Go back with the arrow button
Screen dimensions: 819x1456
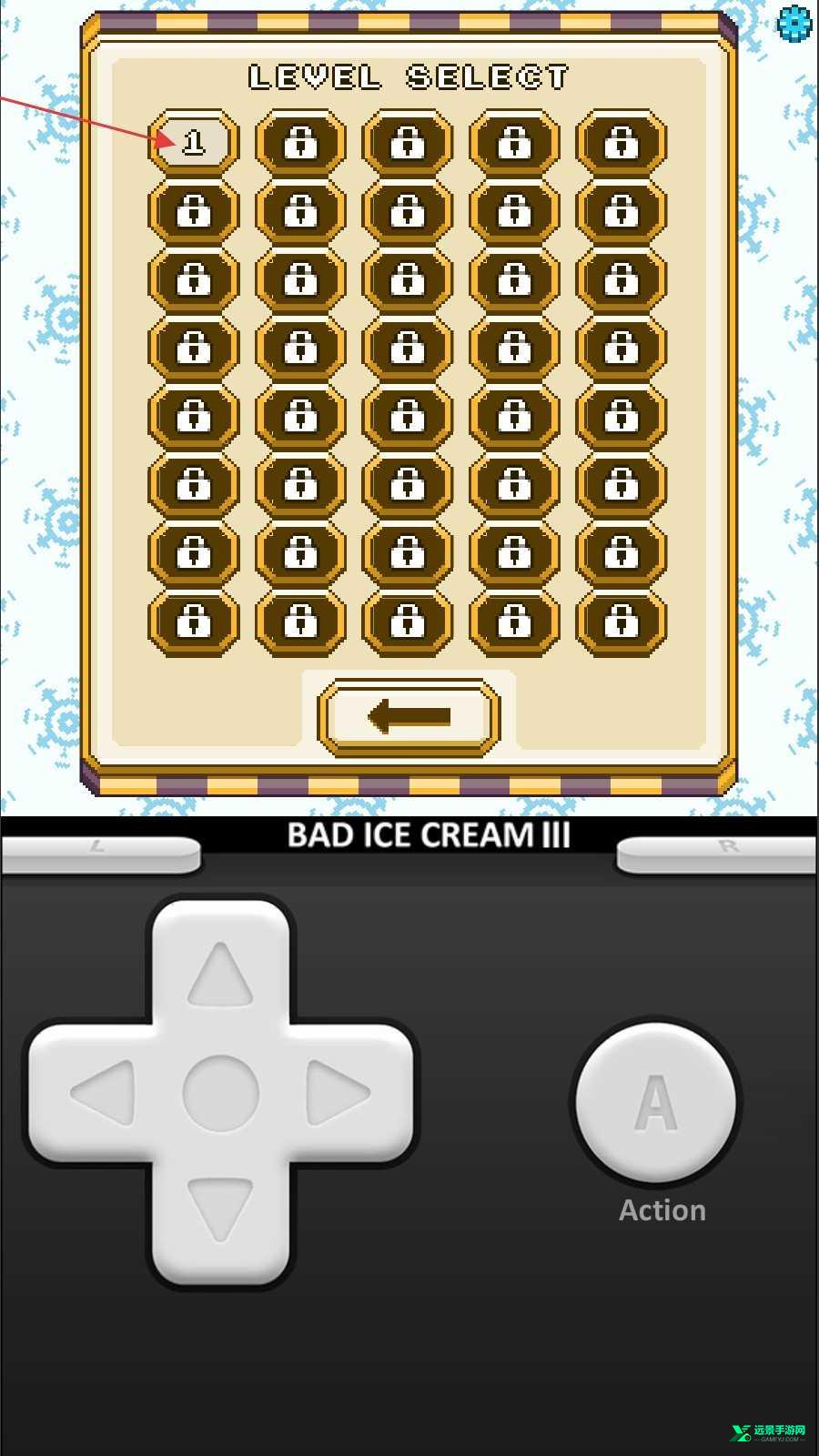(409, 717)
